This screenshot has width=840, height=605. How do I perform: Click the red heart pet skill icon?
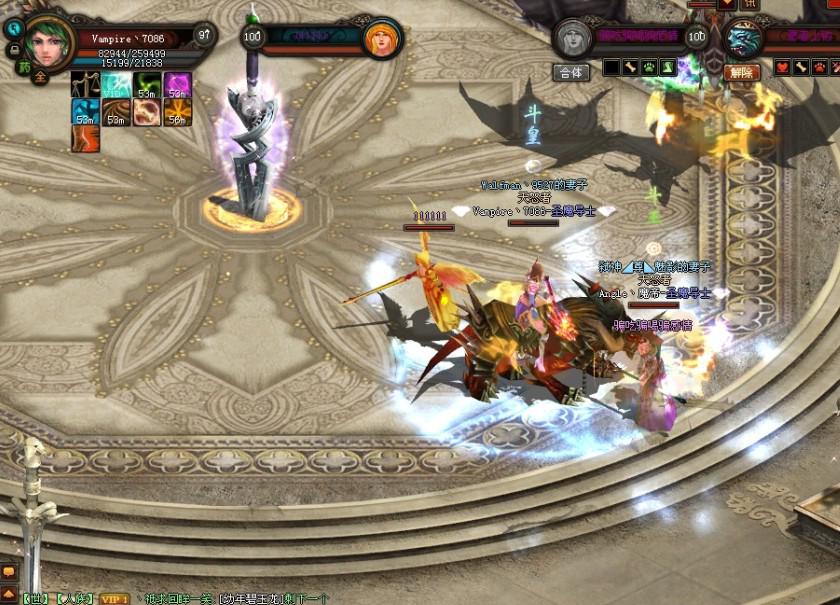pos(782,67)
